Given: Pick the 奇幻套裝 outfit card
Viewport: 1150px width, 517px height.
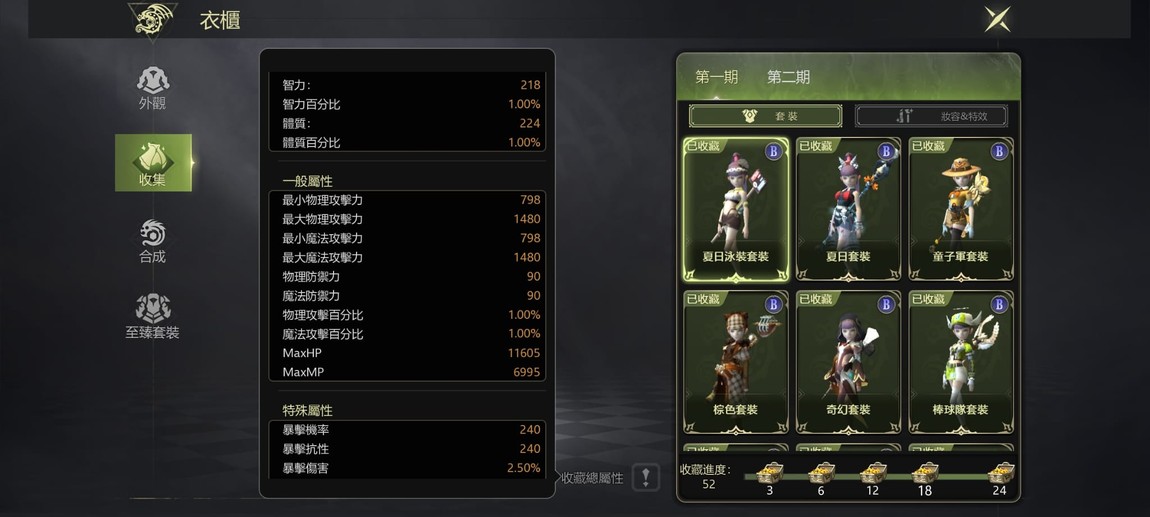Looking at the screenshot, I should click(x=848, y=362).
